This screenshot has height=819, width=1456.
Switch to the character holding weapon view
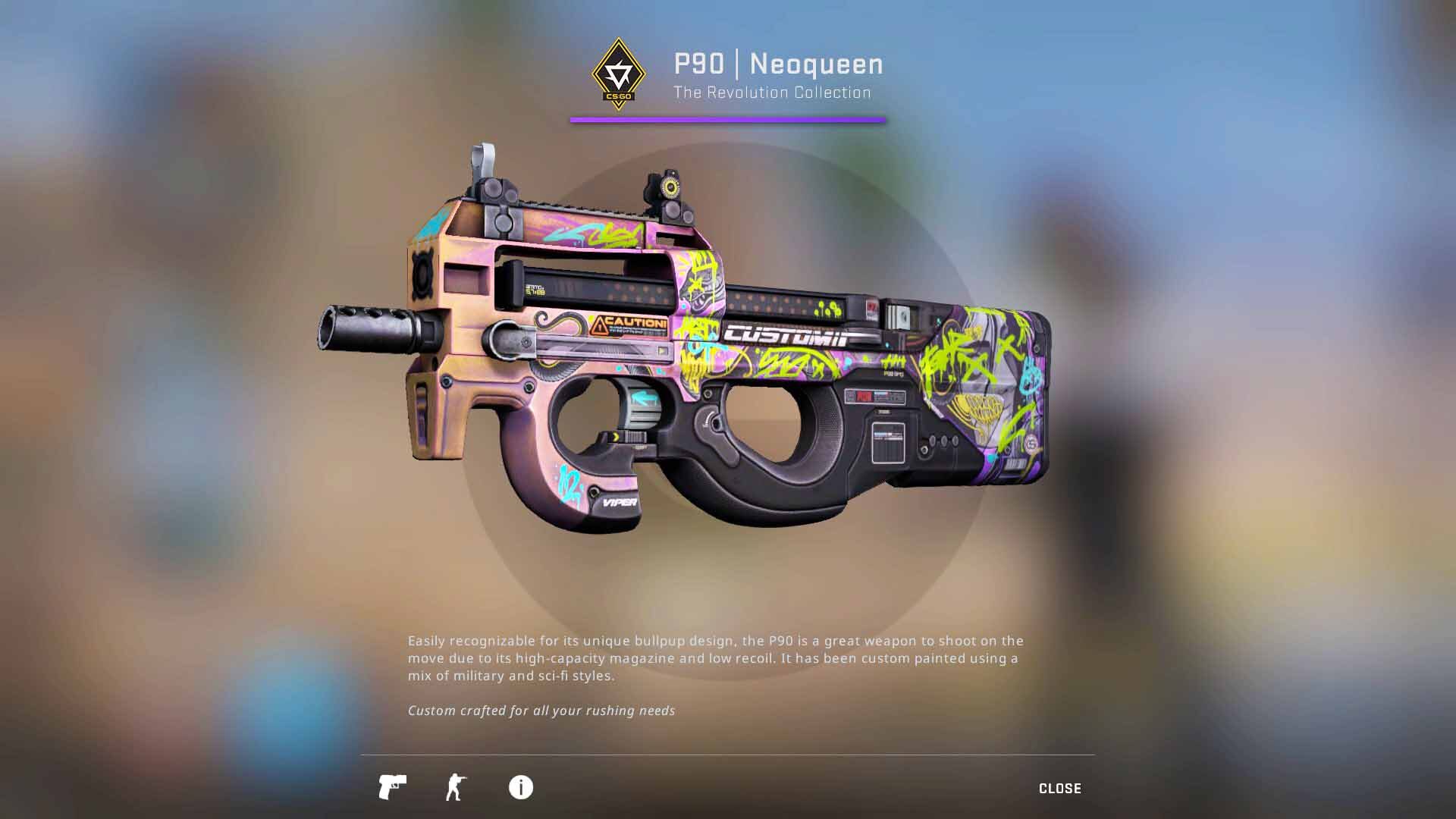tap(456, 787)
